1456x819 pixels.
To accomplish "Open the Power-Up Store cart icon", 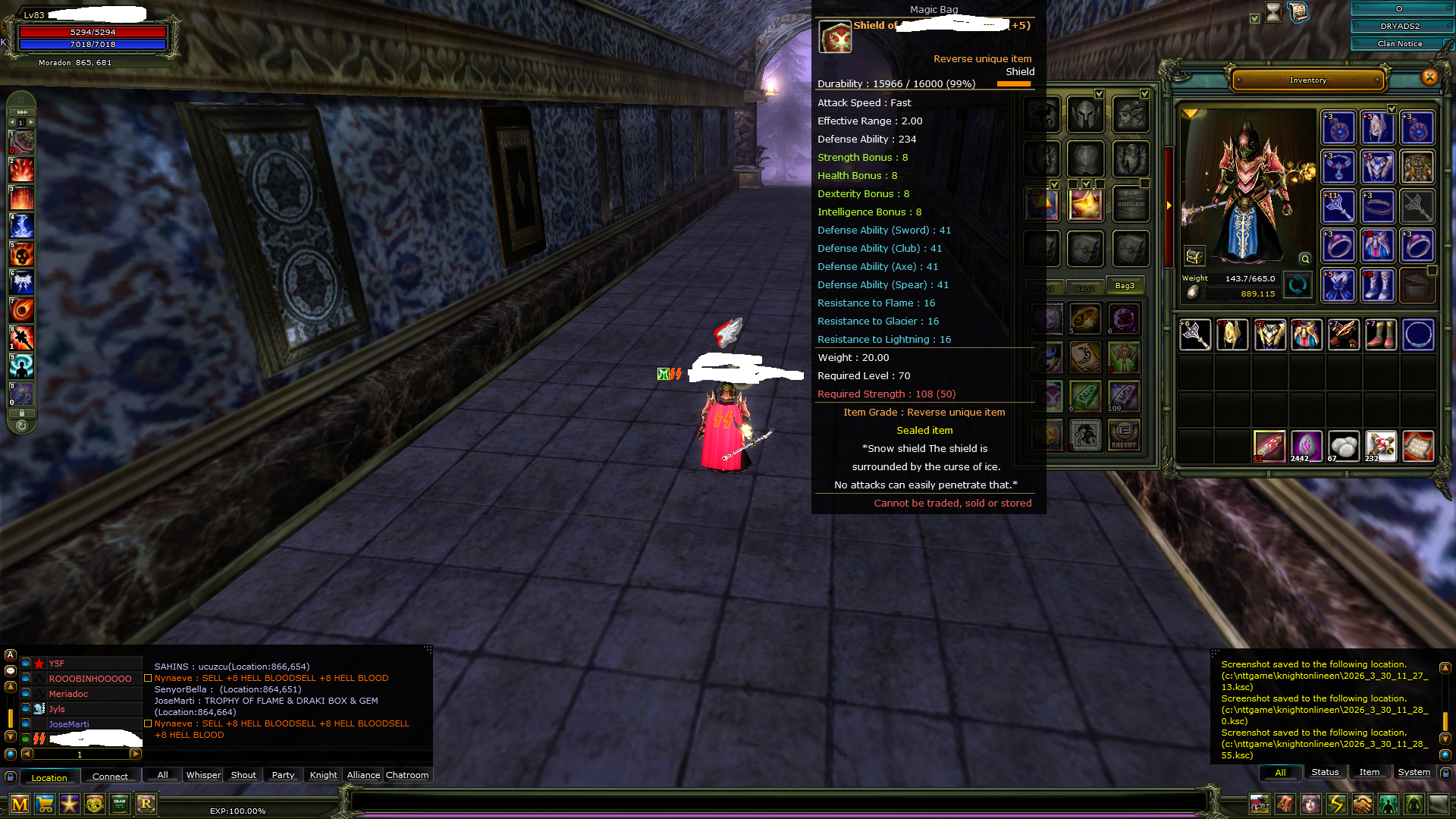I will click(45, 805).
